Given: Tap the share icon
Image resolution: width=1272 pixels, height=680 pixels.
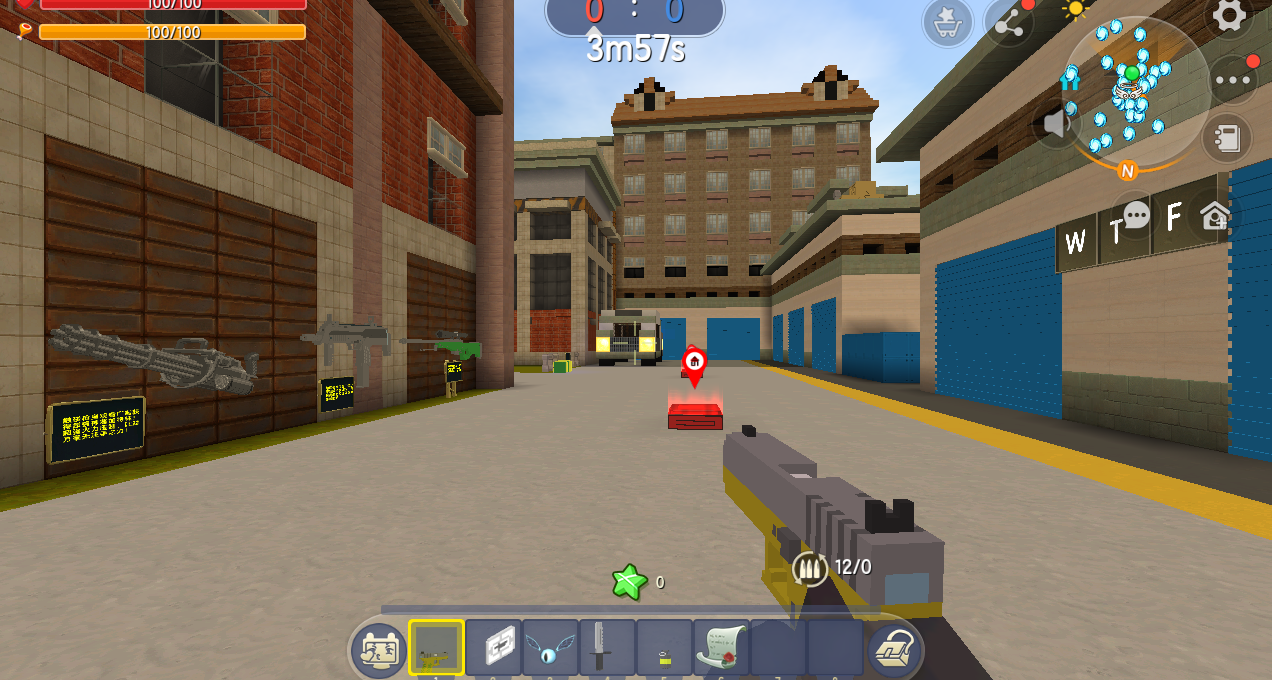Looking at the screenshot, I should pyautogui.click(x=1008, y=23).
